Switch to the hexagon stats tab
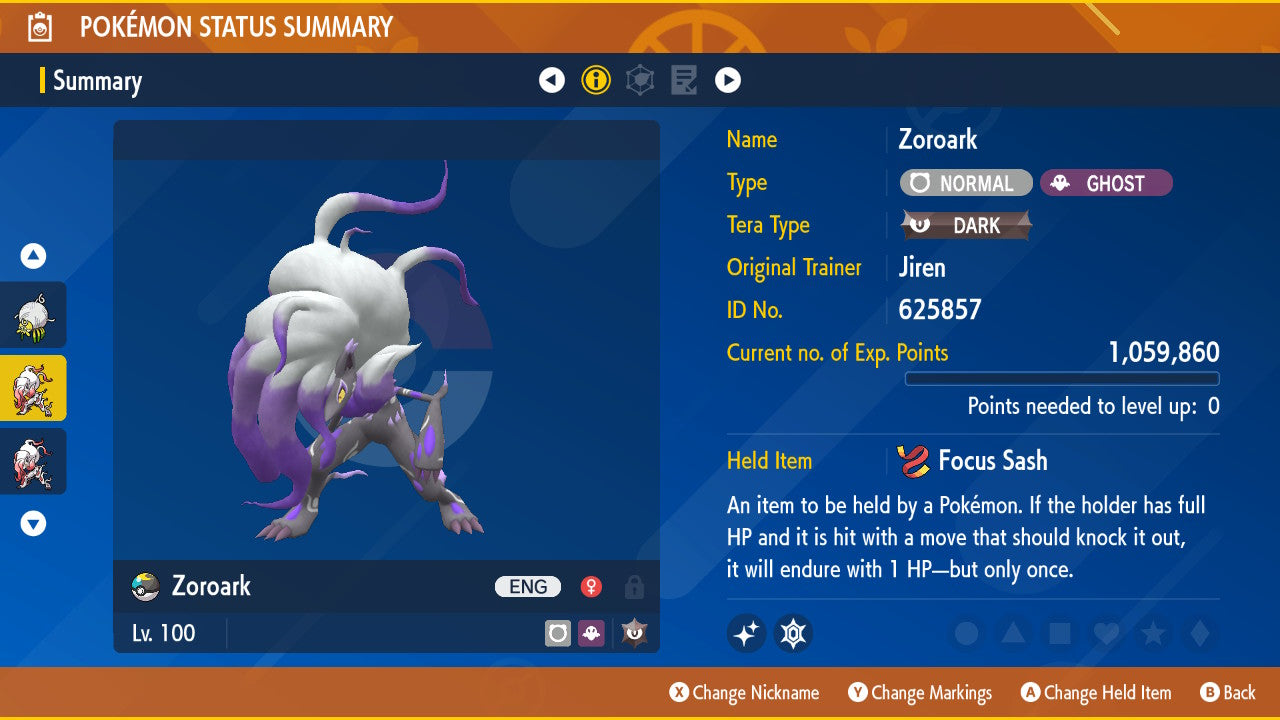 tap(640, 80)
